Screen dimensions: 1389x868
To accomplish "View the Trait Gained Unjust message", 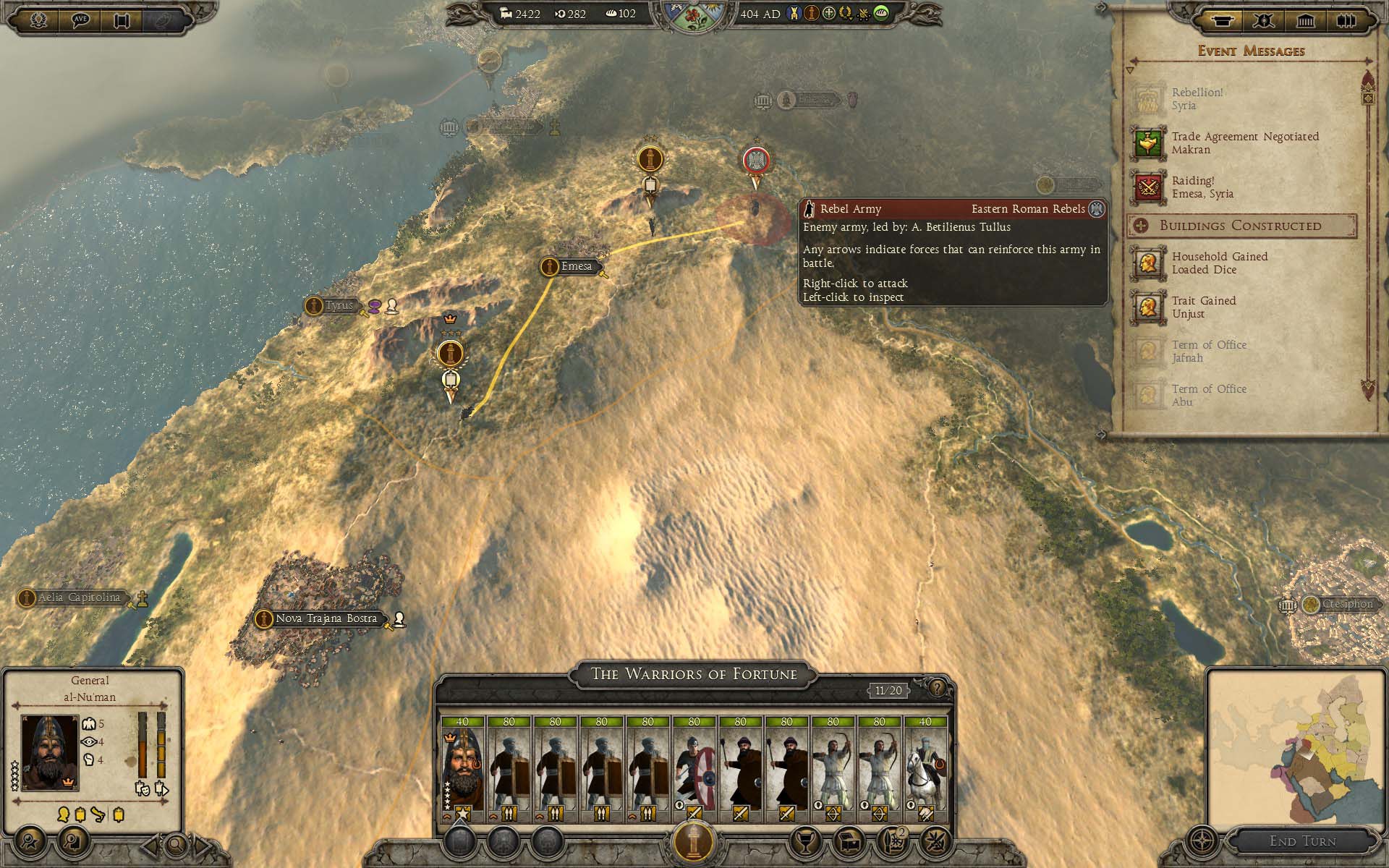I will [x=1203, y=307].
